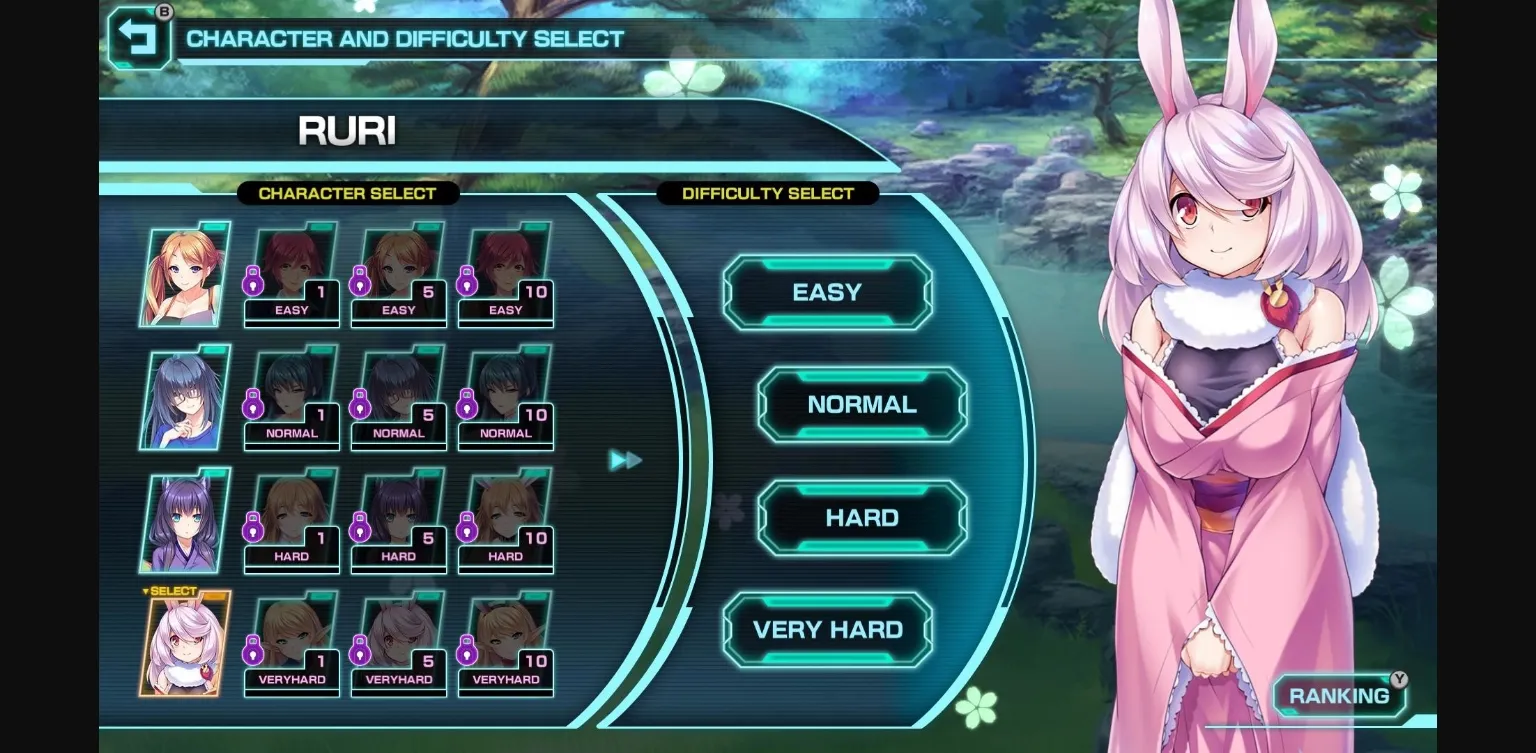
Task: Select NORMAL difficulty
Action: (x=861, y=404)
